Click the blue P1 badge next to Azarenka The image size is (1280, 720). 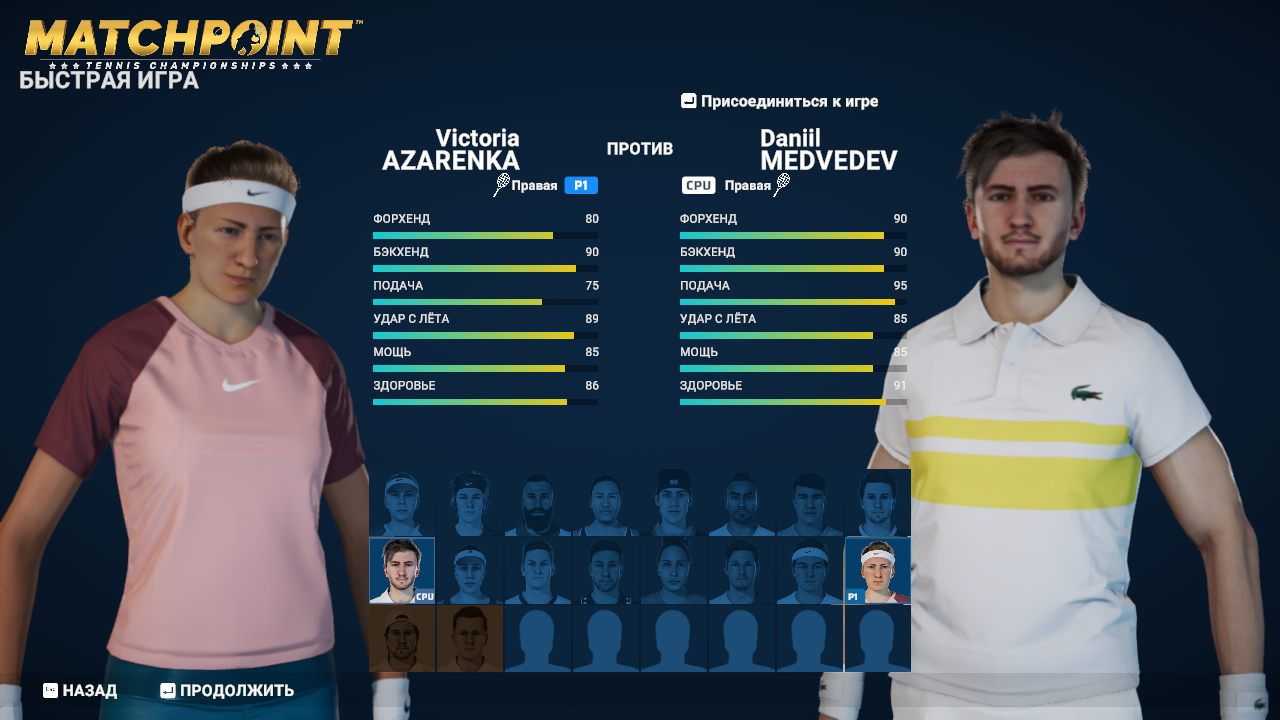point(579,185)
